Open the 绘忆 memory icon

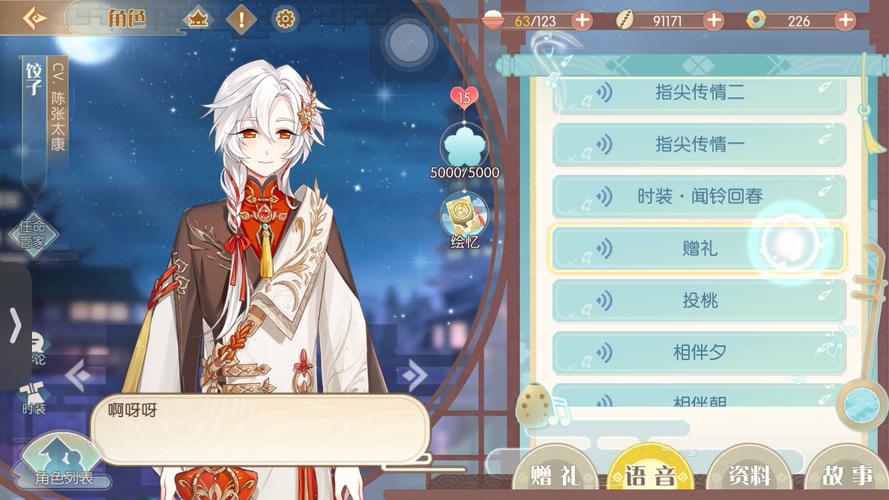pyautogui.click(x=464, y=218)
